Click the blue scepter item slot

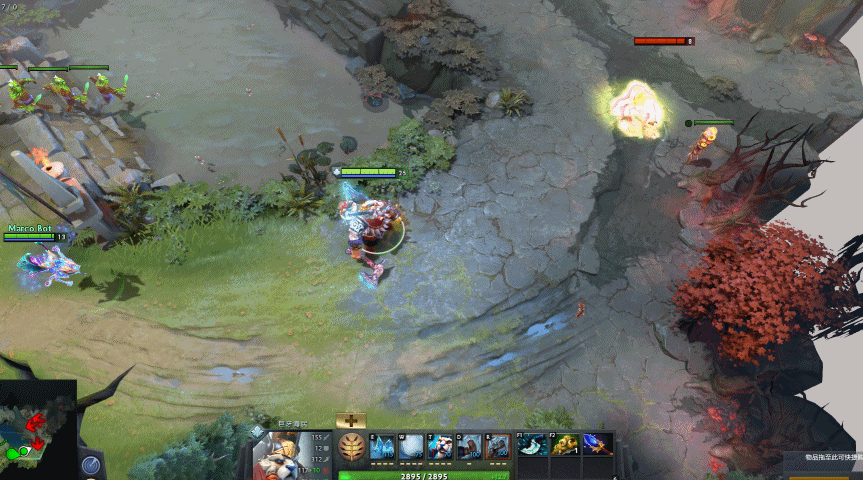click(597, 445)
